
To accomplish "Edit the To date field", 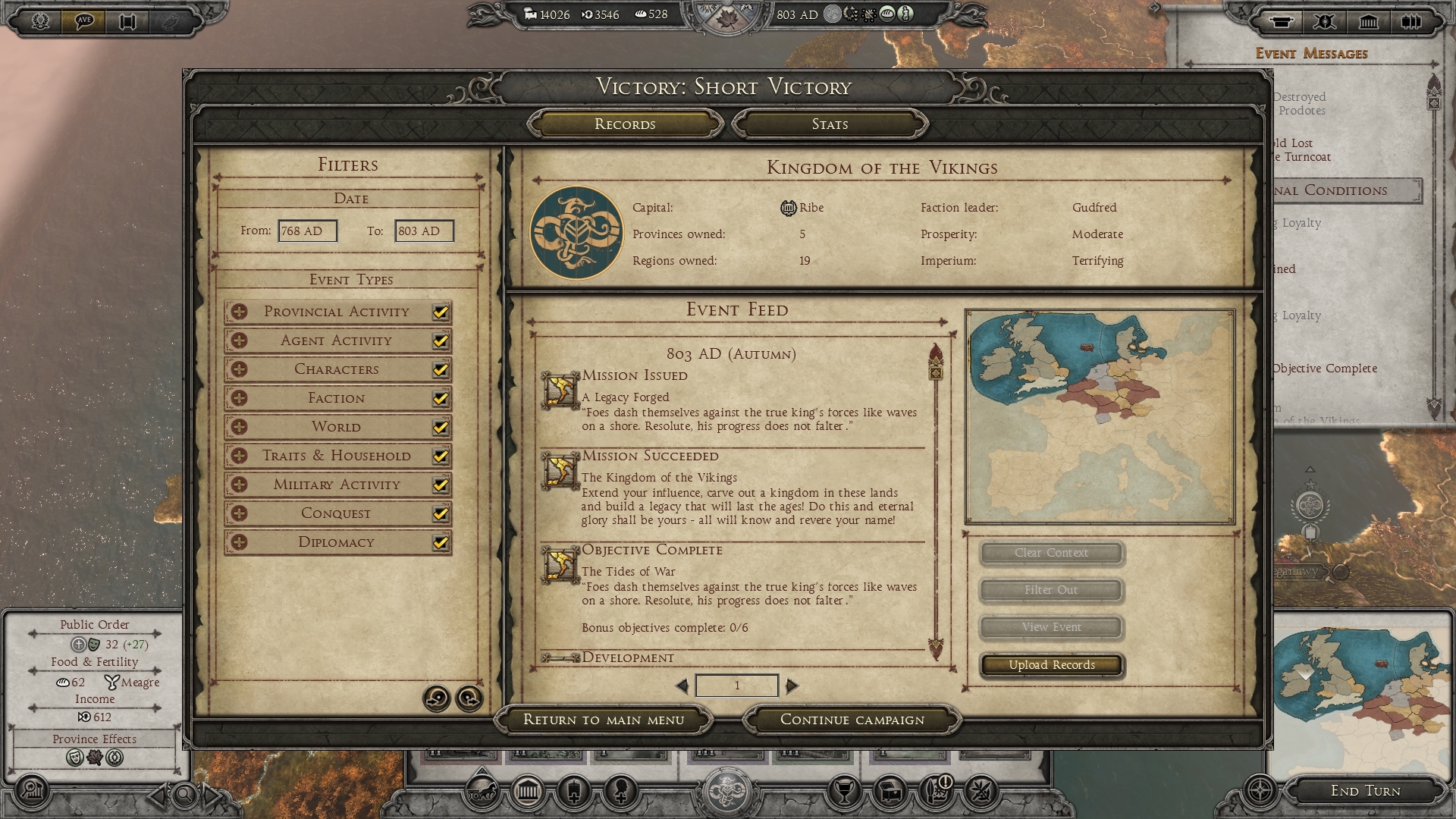I will click(x=424, y=231).
